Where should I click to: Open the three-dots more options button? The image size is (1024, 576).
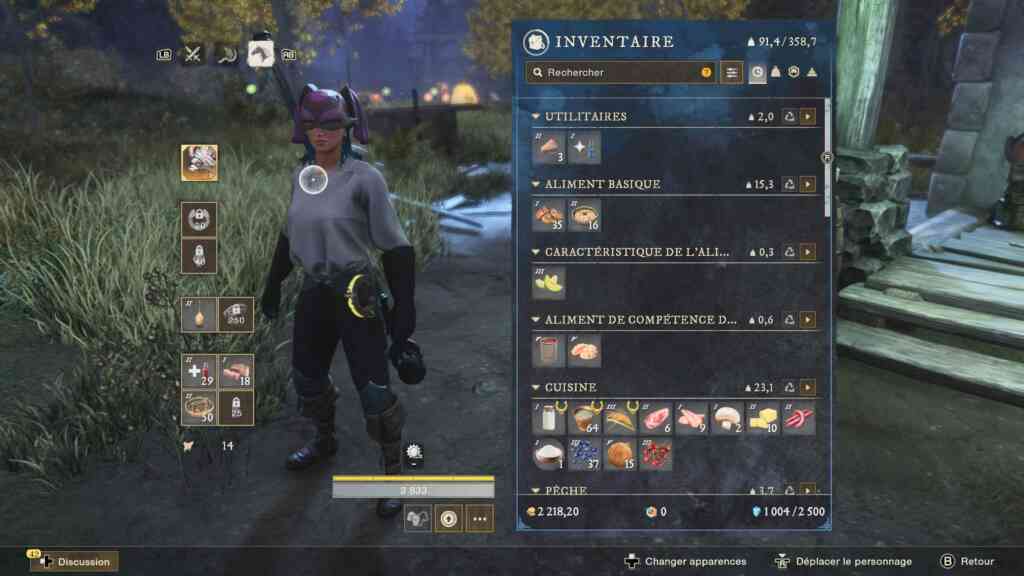[480, 518]
